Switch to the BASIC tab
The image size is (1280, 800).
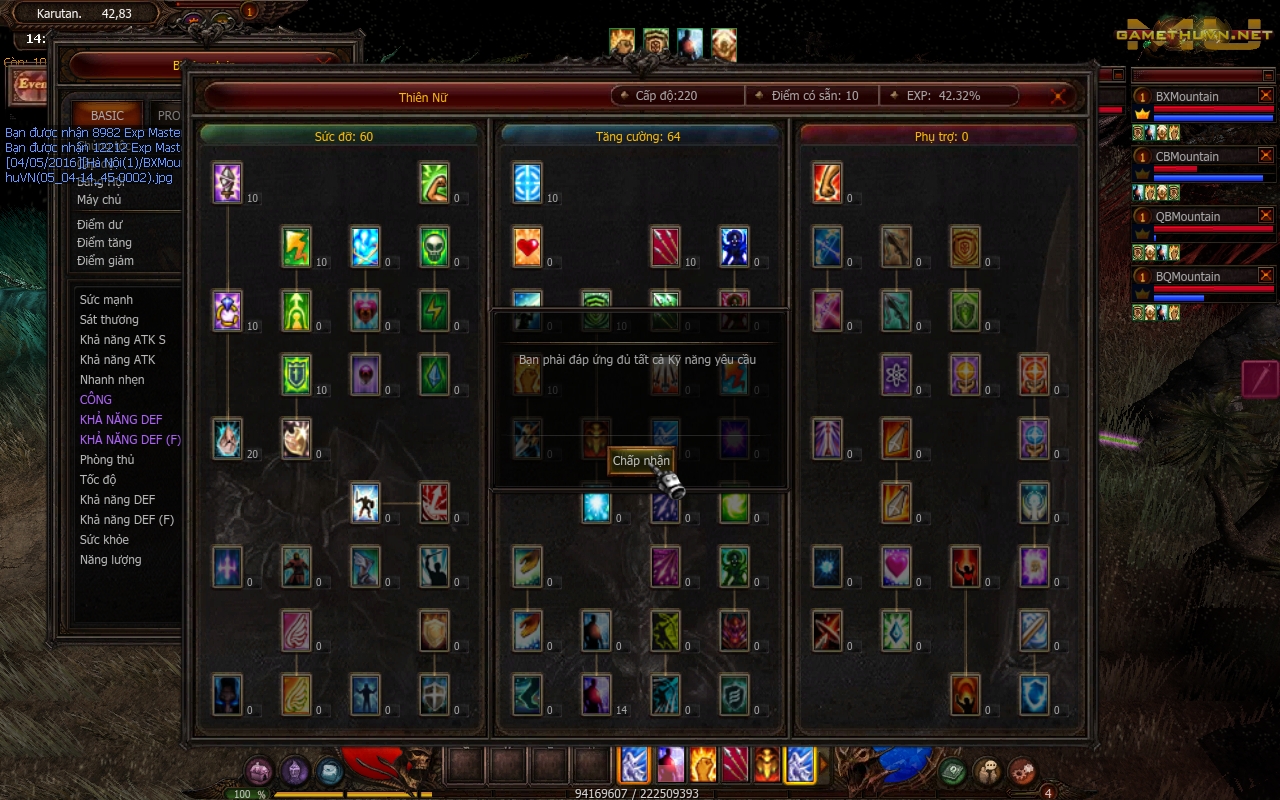[106, 115]
